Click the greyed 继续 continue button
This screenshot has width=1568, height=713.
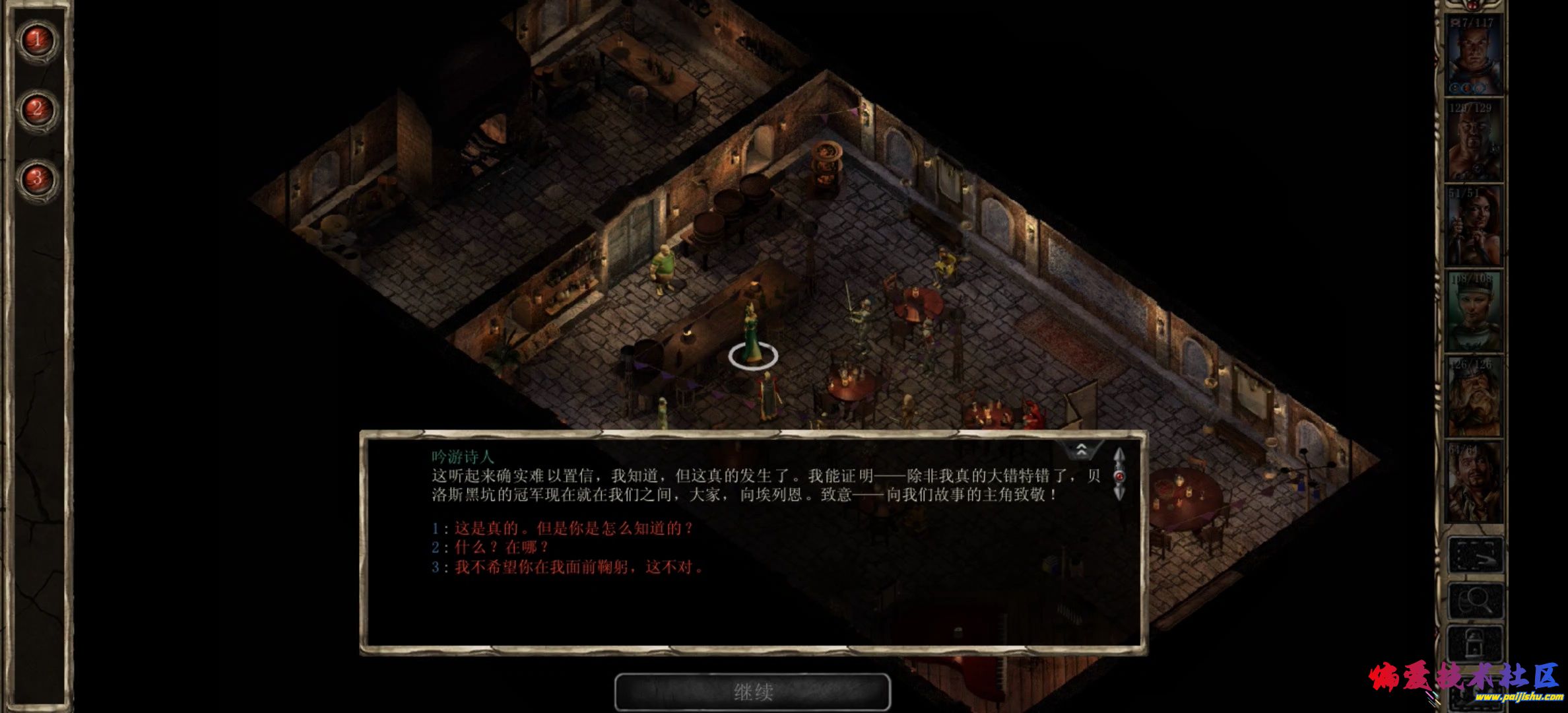[752, 692]
